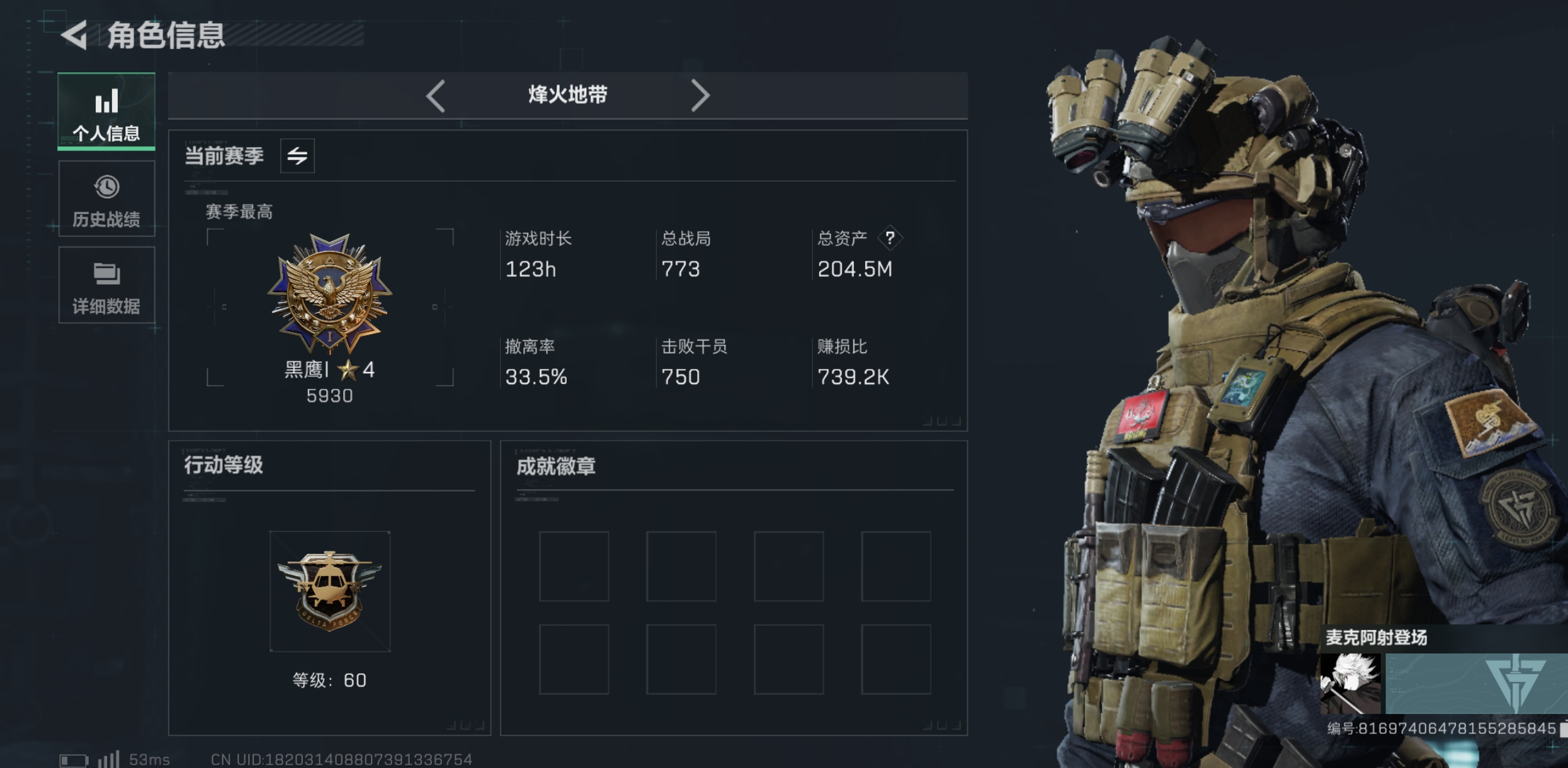Open the 麦克阿射登场 player avatar
This screenshot has height=768, width=1568.
point(1350,684)
